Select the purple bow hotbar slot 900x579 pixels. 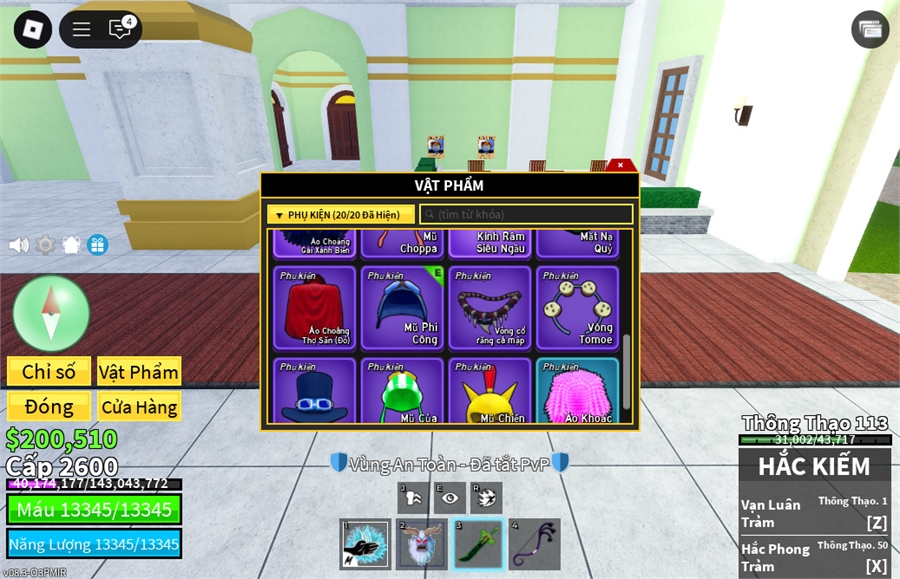[534, 545]
